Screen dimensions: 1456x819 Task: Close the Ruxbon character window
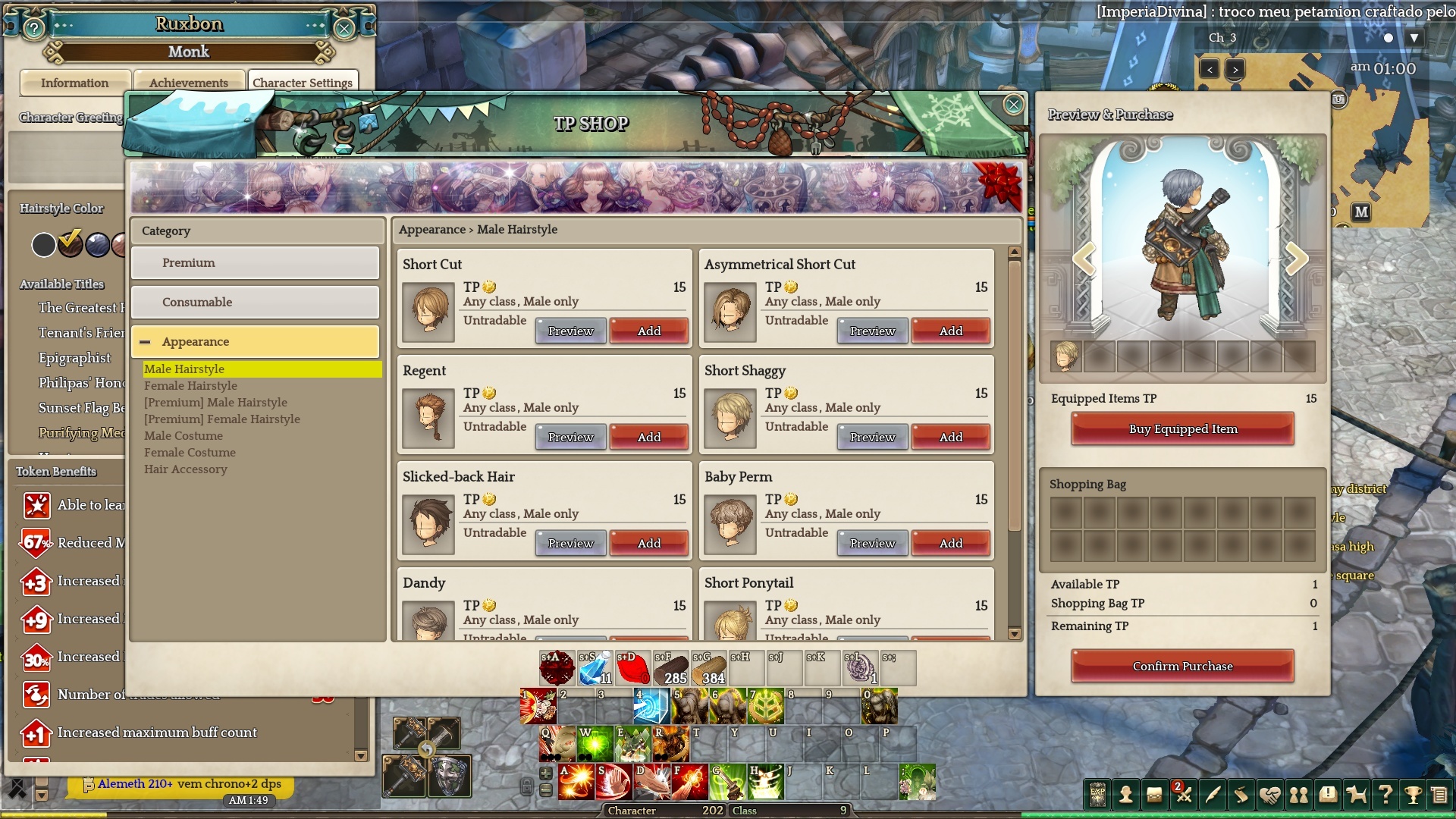coord(344,29)
